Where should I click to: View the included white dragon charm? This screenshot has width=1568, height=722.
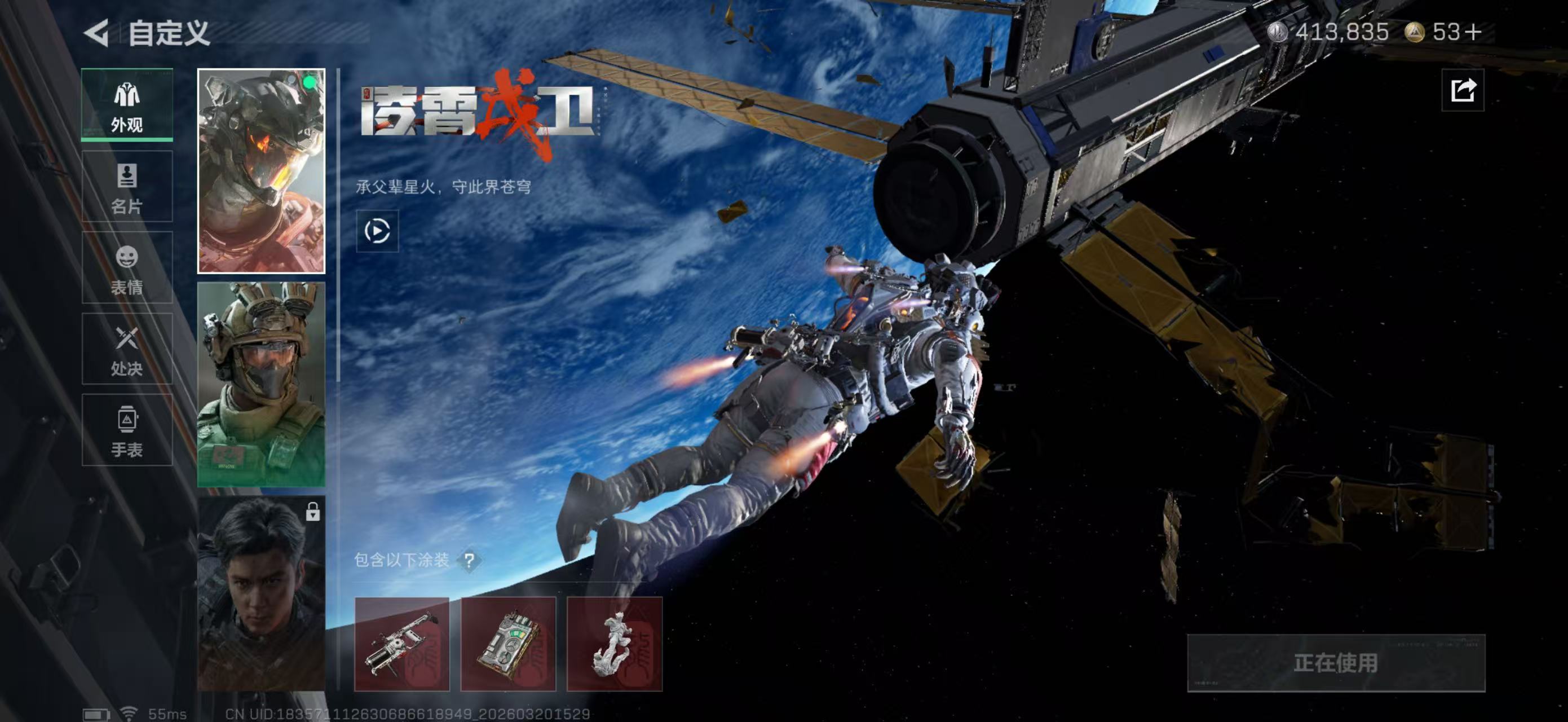(613, 644)
